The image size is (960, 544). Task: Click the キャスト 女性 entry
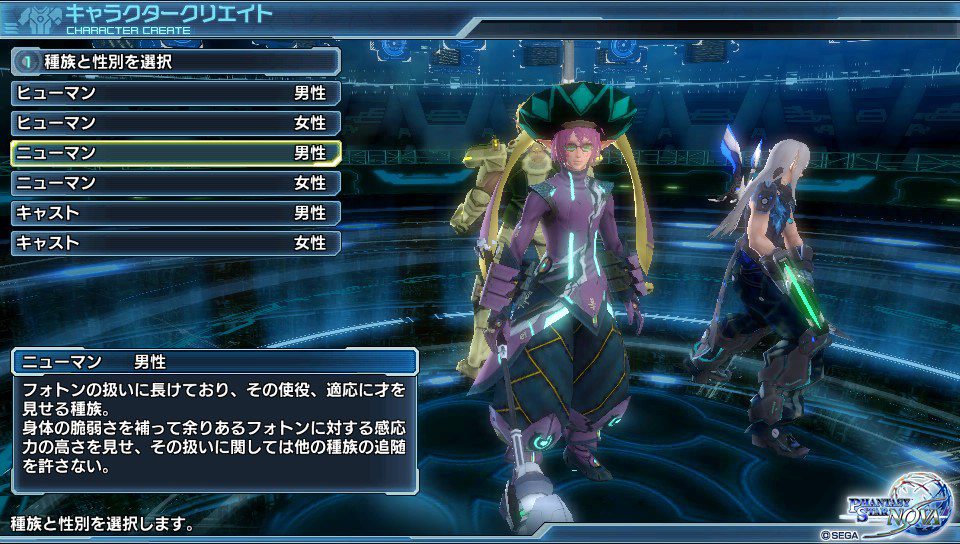pos(175,243)
